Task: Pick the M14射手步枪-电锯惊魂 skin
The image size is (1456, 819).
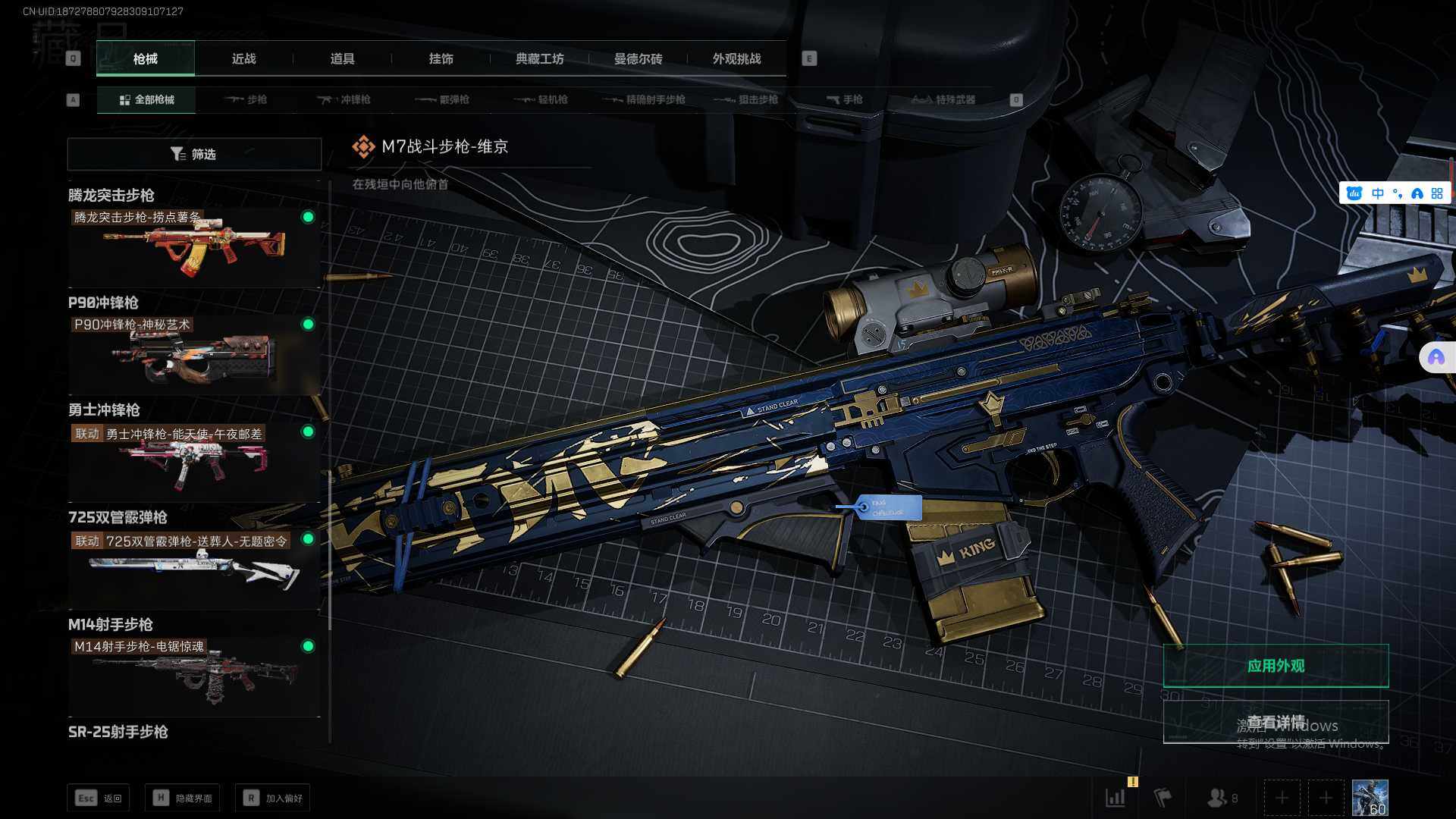Action: [194, 676]
